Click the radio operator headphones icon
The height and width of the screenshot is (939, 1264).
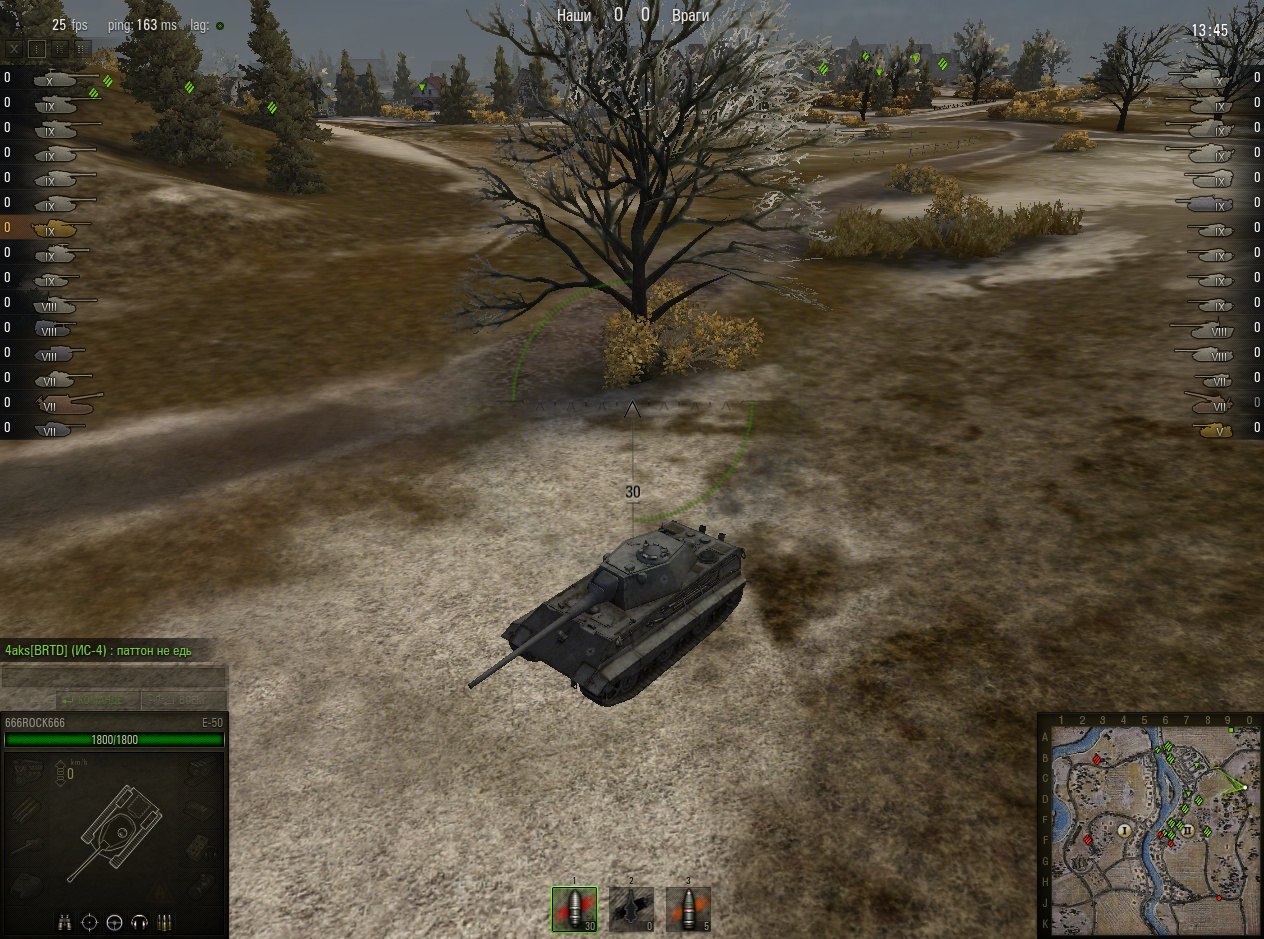[140, 921]
